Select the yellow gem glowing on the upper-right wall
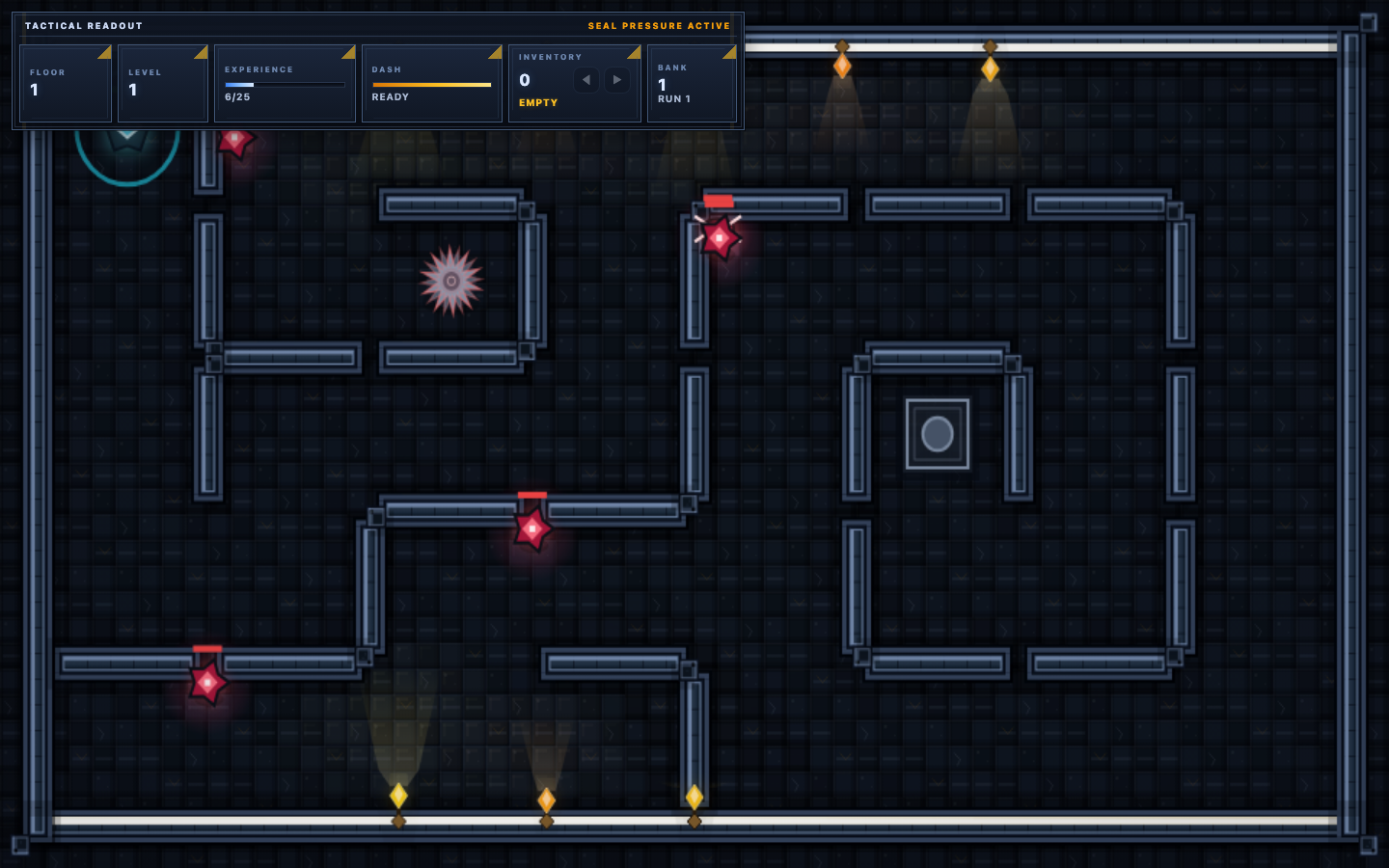Screen dimensions: 1389x868 point(990,68)
